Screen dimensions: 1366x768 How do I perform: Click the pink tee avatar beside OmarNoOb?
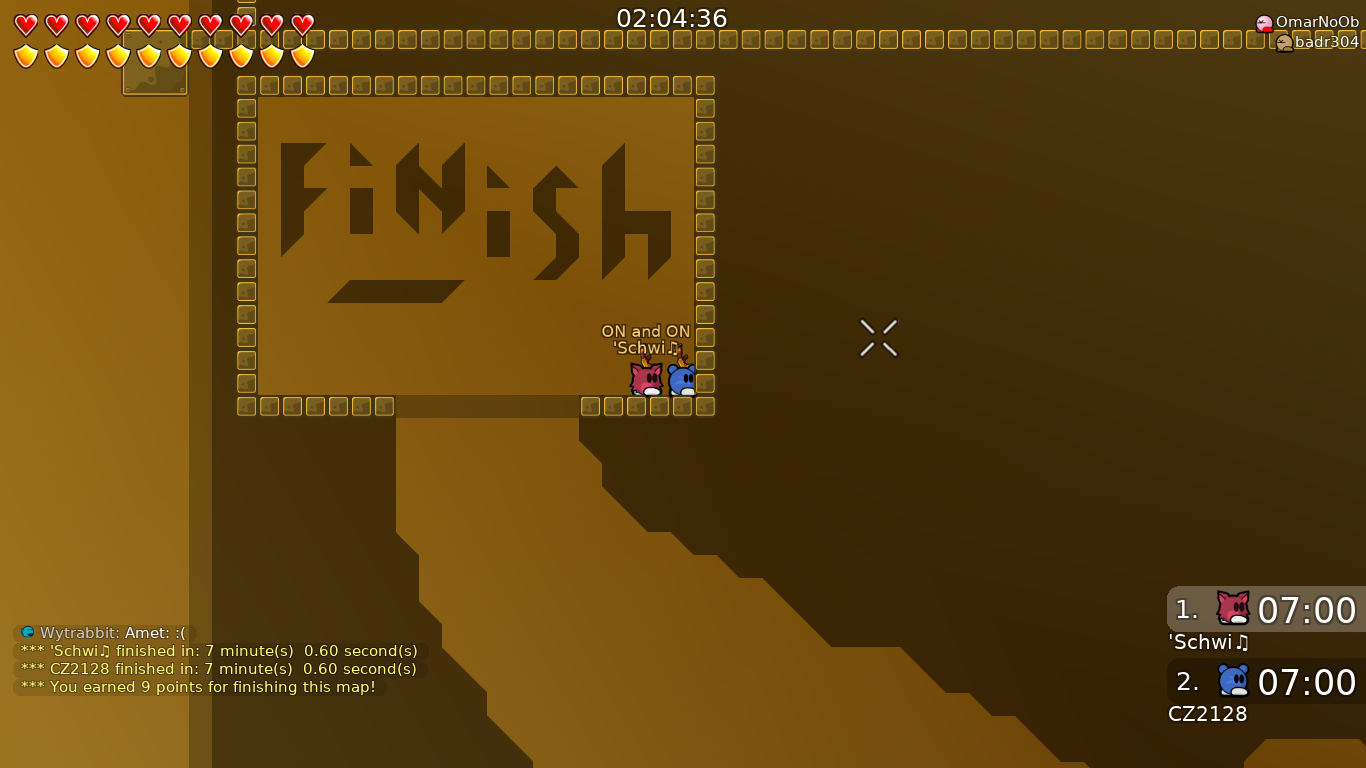click(x=1264, y=21)
